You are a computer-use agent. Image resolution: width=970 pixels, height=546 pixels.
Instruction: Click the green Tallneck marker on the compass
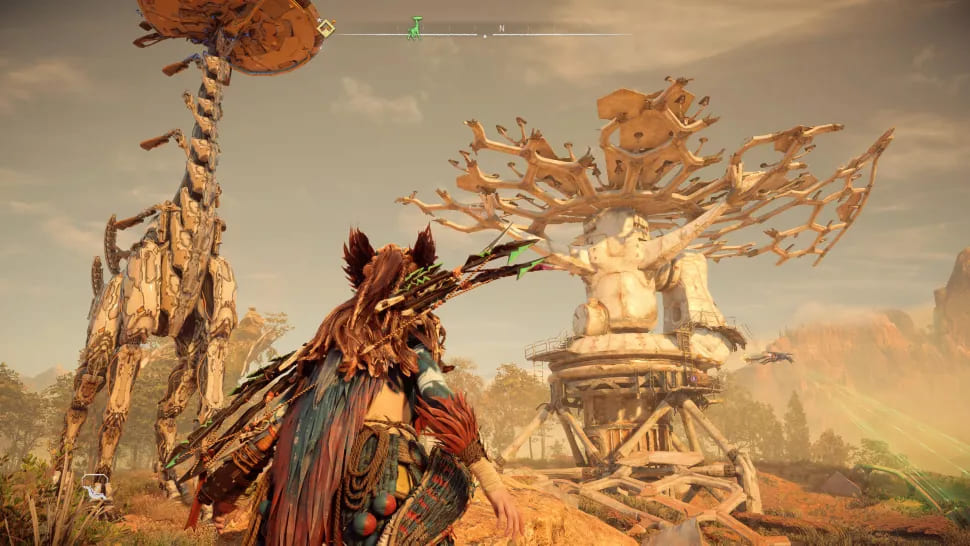(x=414, y=28)
